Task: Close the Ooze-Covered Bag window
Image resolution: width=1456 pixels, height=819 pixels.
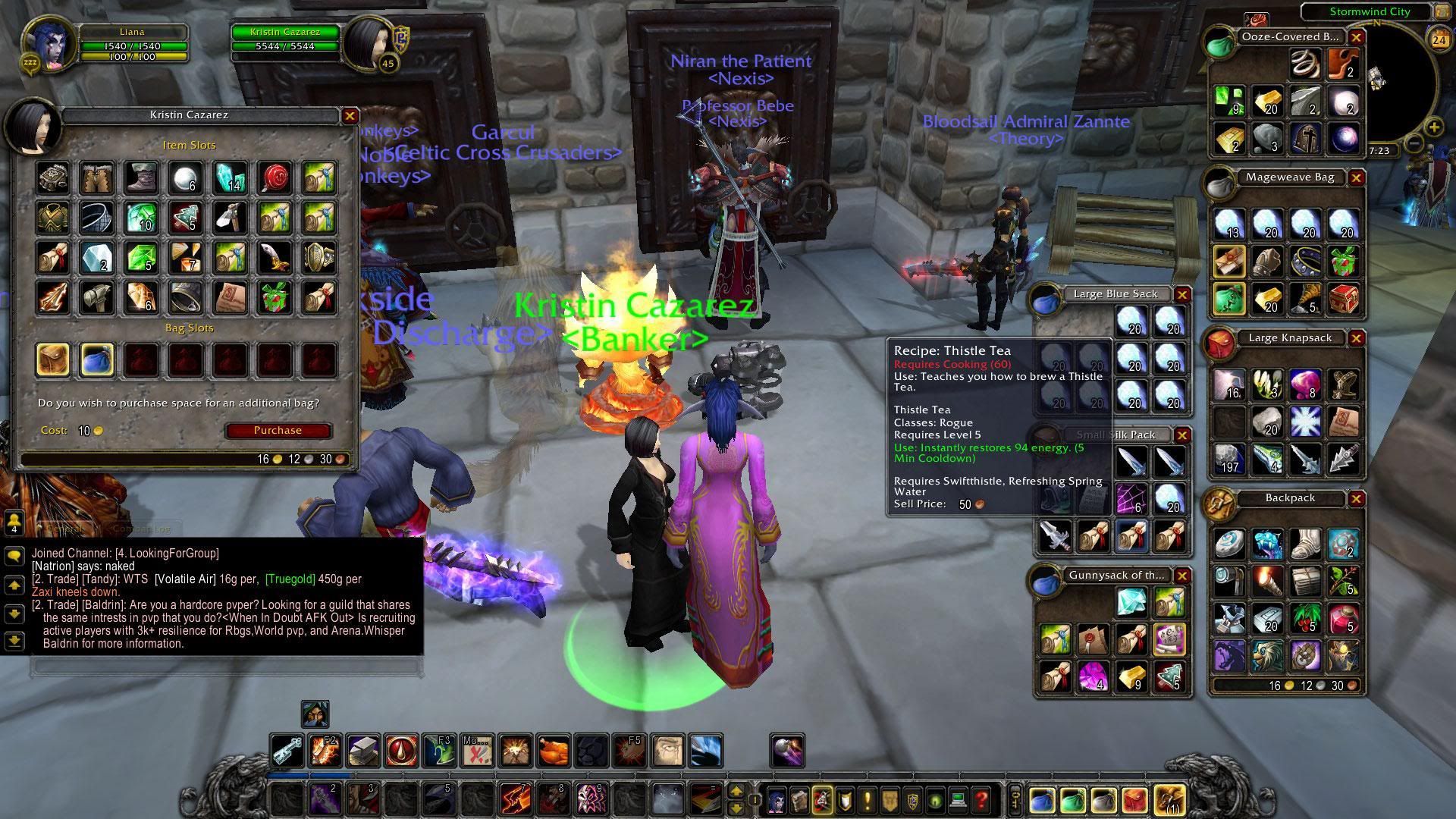Action: (x=1356, y=37)
